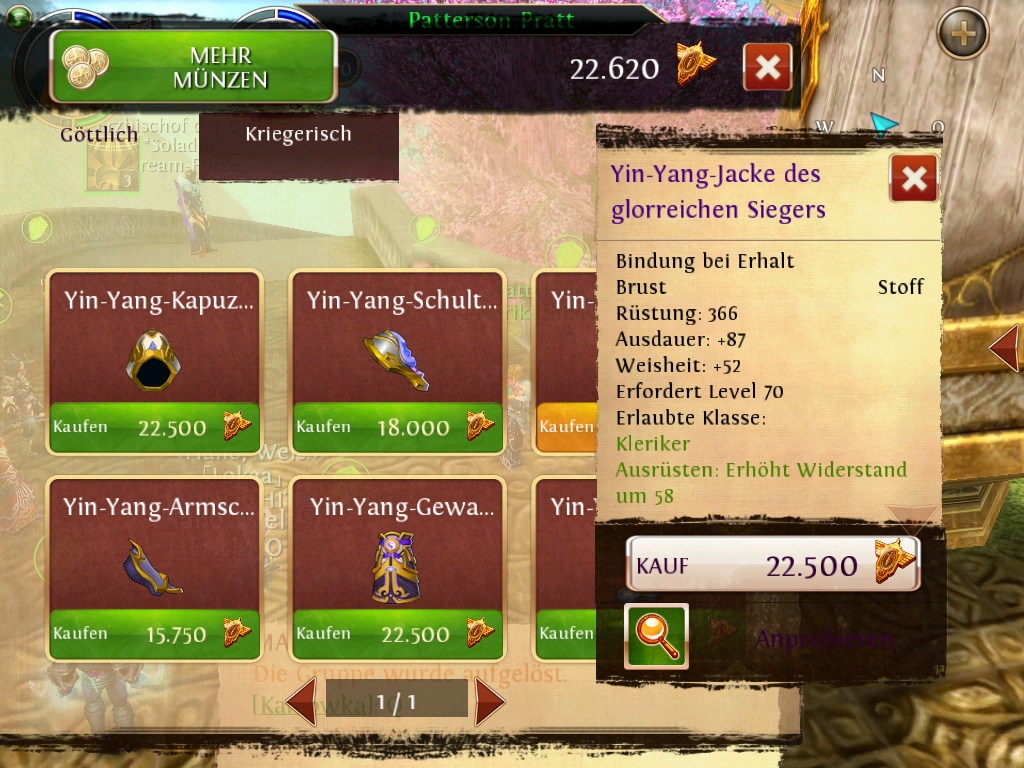Go to the next shop page
This screenshot has width=1024, height=768.
489,702
